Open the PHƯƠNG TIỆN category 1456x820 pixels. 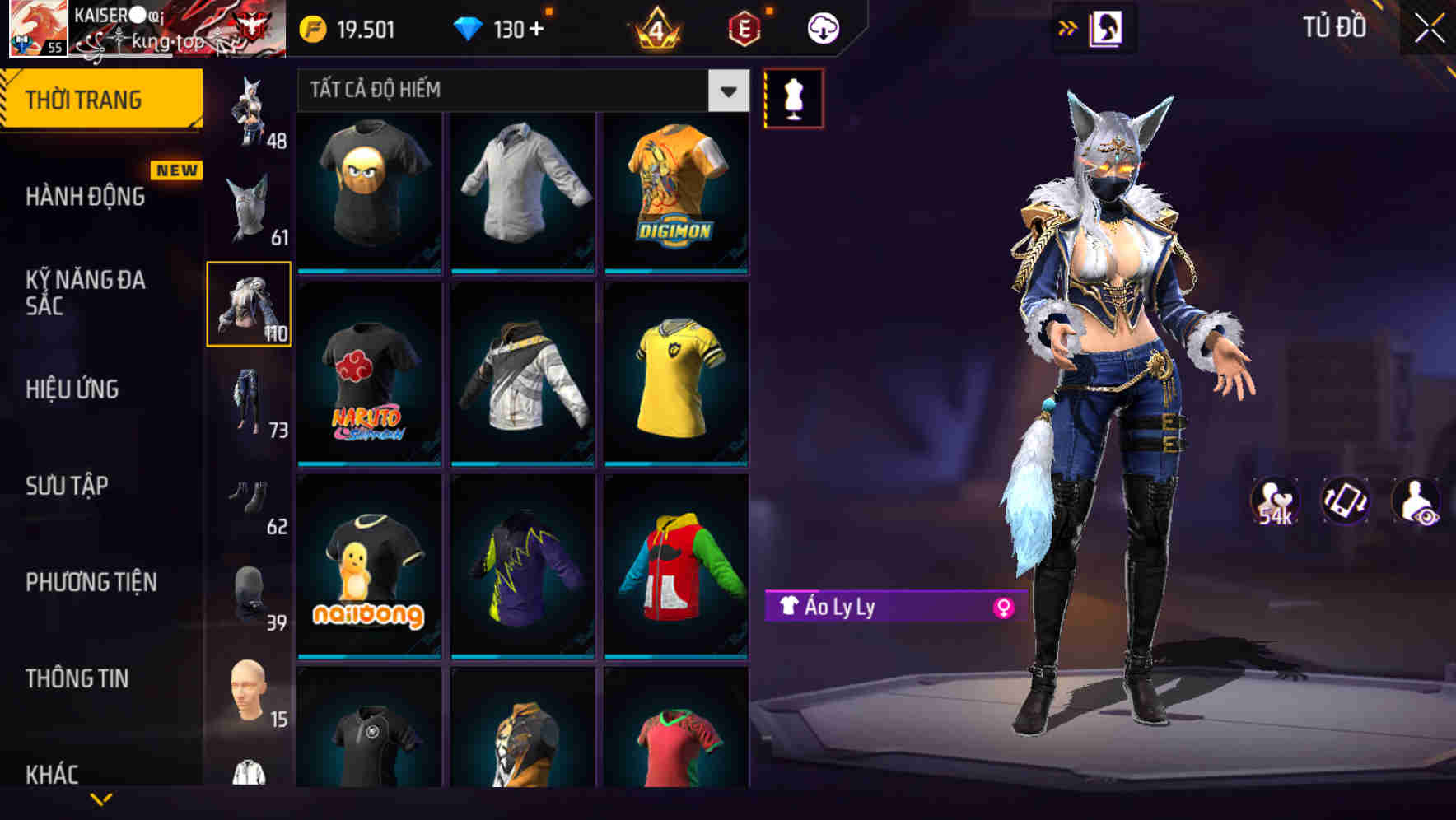[x=91, y=582]
